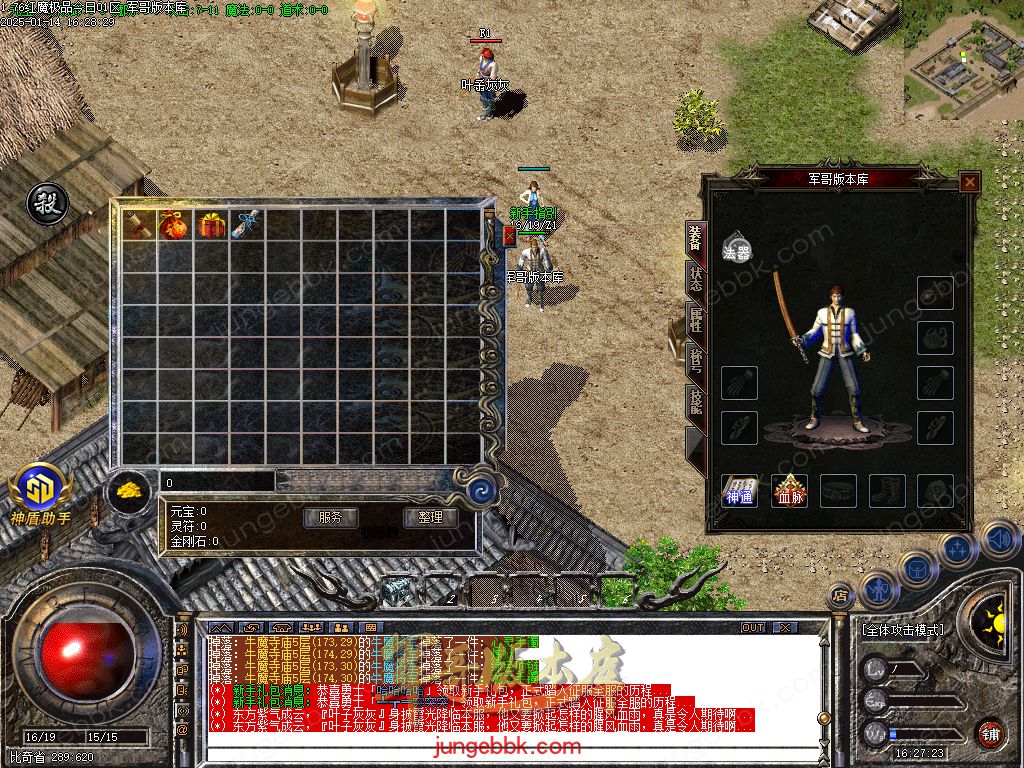Sort the bag with the 整理 button
The width and height of the screenshot is (1024, 768).
[x=430, y=518]
